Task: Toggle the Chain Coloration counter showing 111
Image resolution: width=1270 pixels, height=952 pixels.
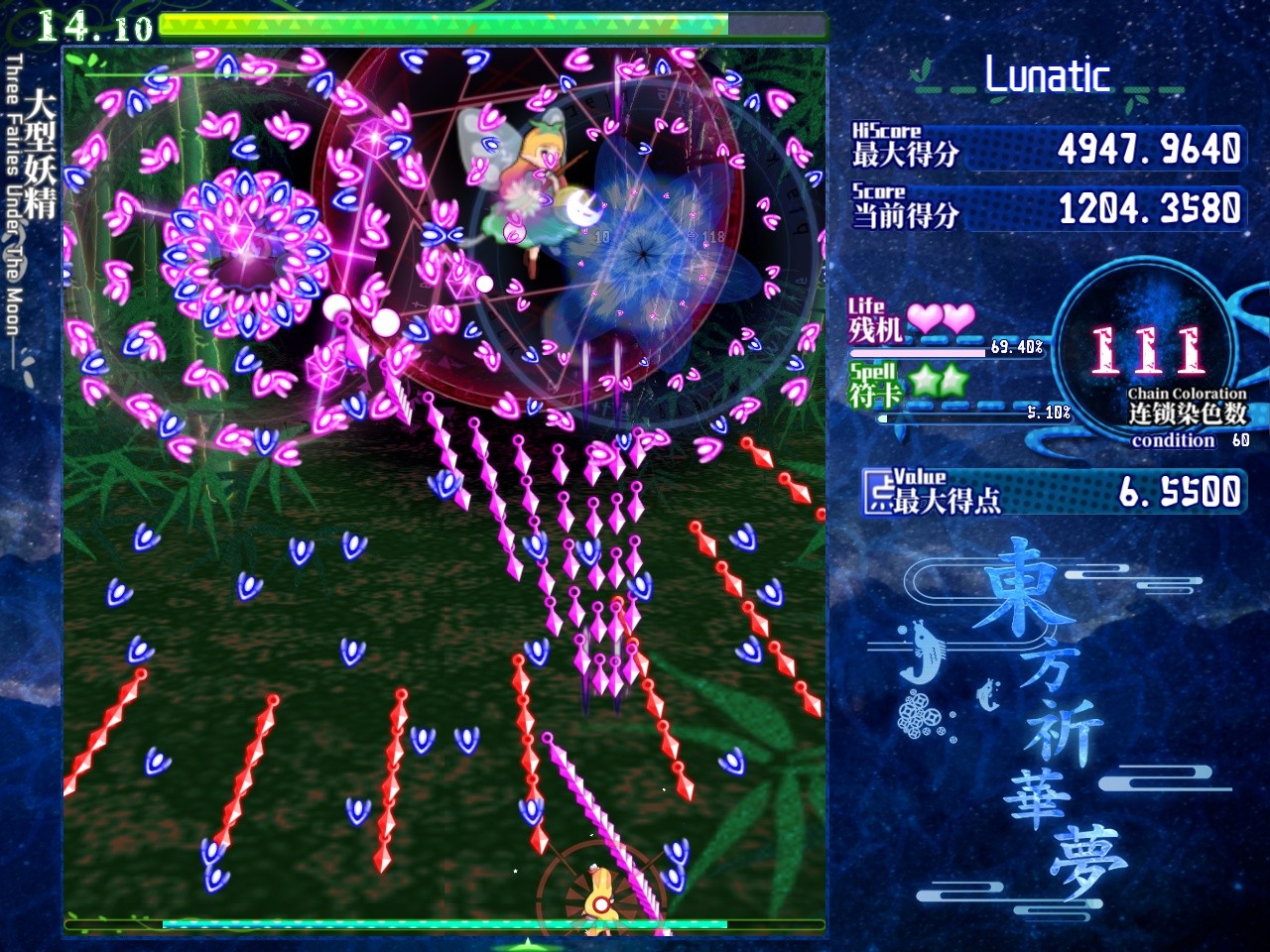Action: point(1146,347)
